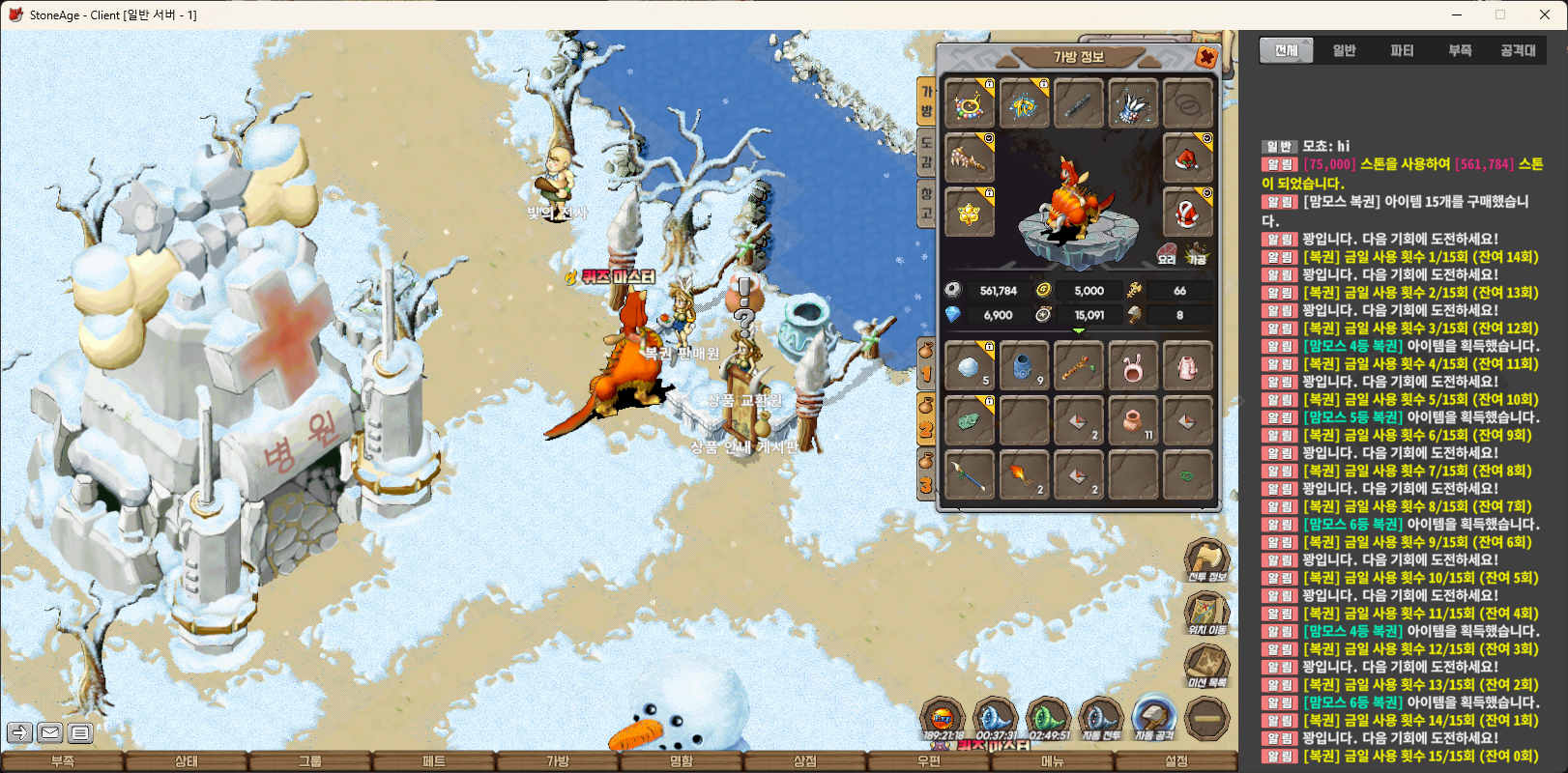Select the Santa coat equipment slot

(x=1187, y=212)
